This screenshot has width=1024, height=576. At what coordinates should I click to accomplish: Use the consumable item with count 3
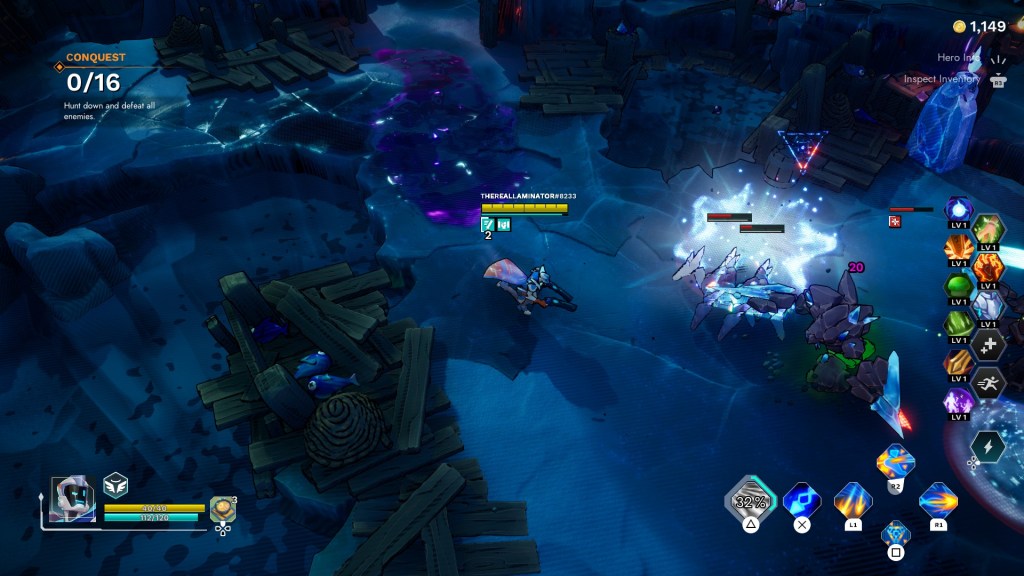pos(222,509)
